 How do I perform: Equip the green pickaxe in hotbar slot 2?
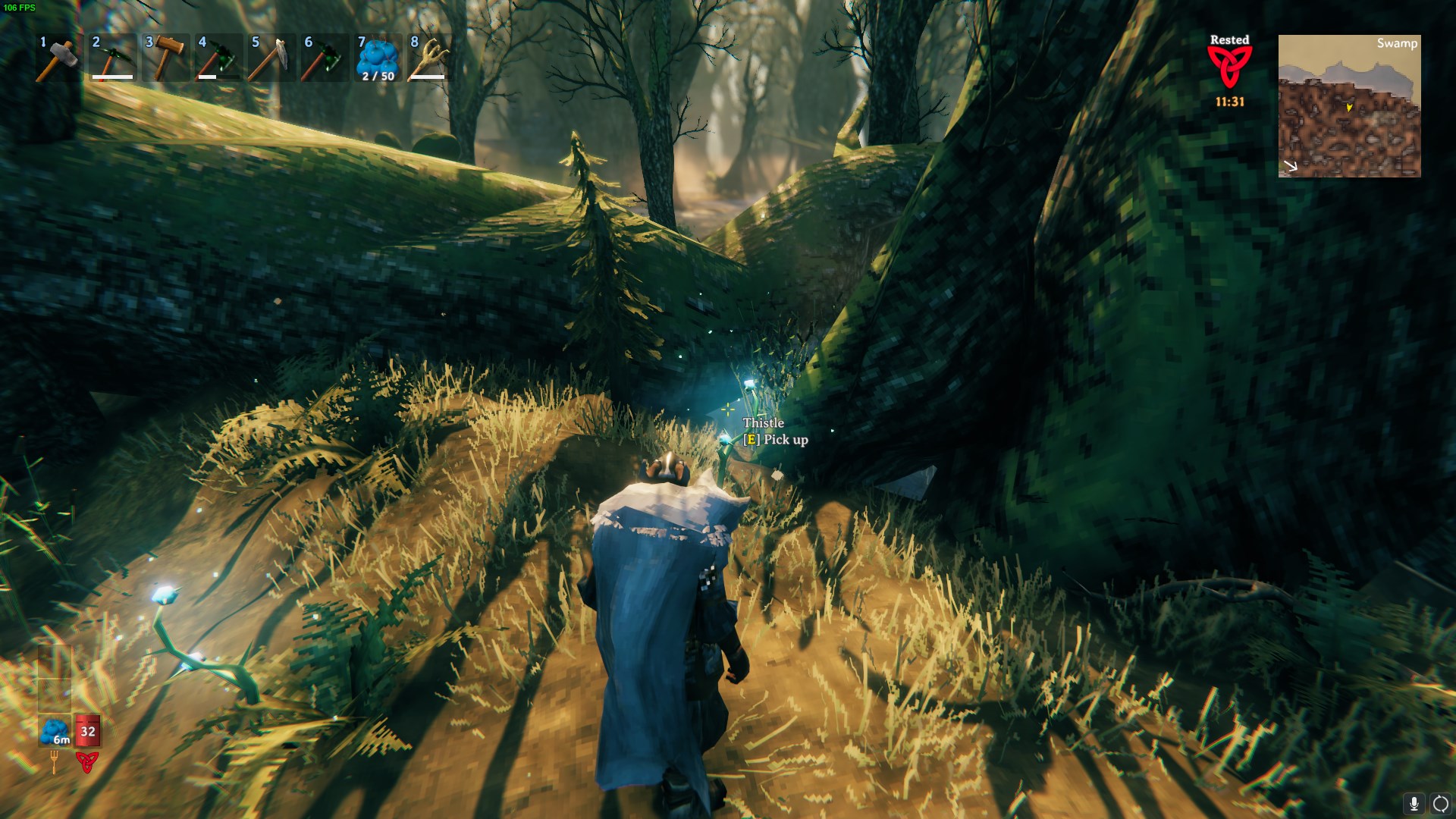112,58
